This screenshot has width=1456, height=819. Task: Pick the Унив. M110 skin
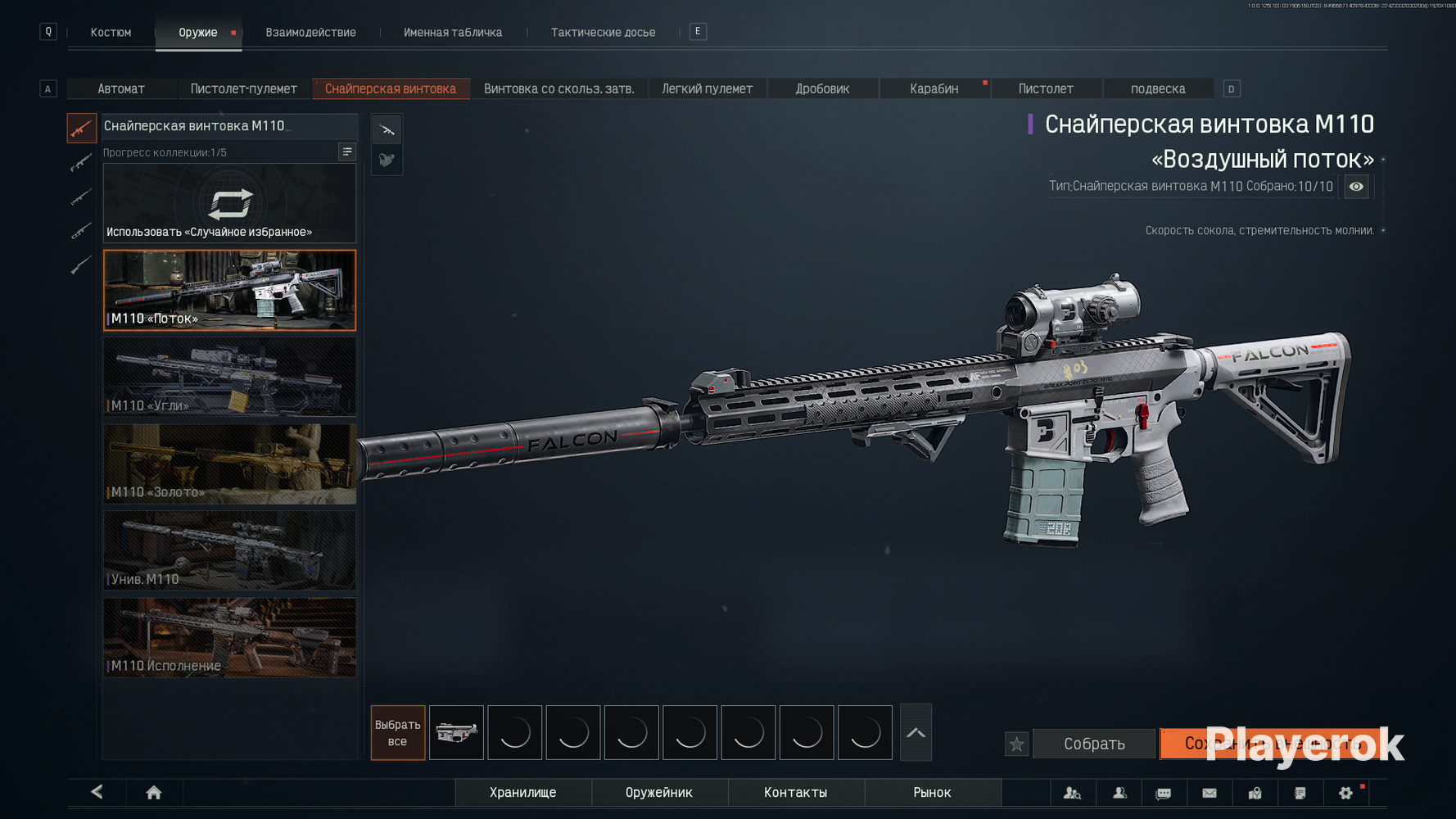click(x=229, y=550)
